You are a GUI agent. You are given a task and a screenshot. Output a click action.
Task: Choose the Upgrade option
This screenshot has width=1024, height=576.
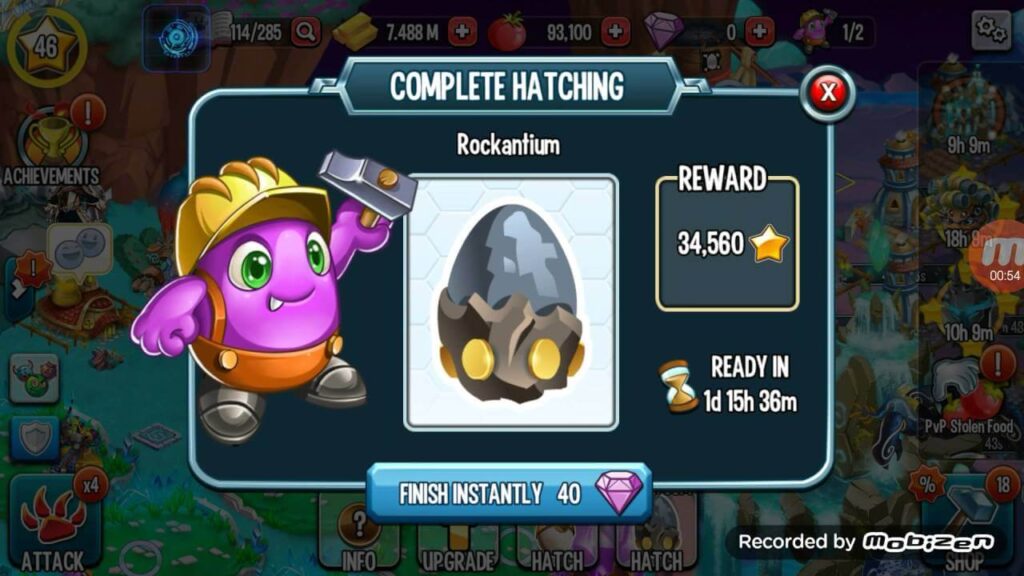tap(458, 540)
